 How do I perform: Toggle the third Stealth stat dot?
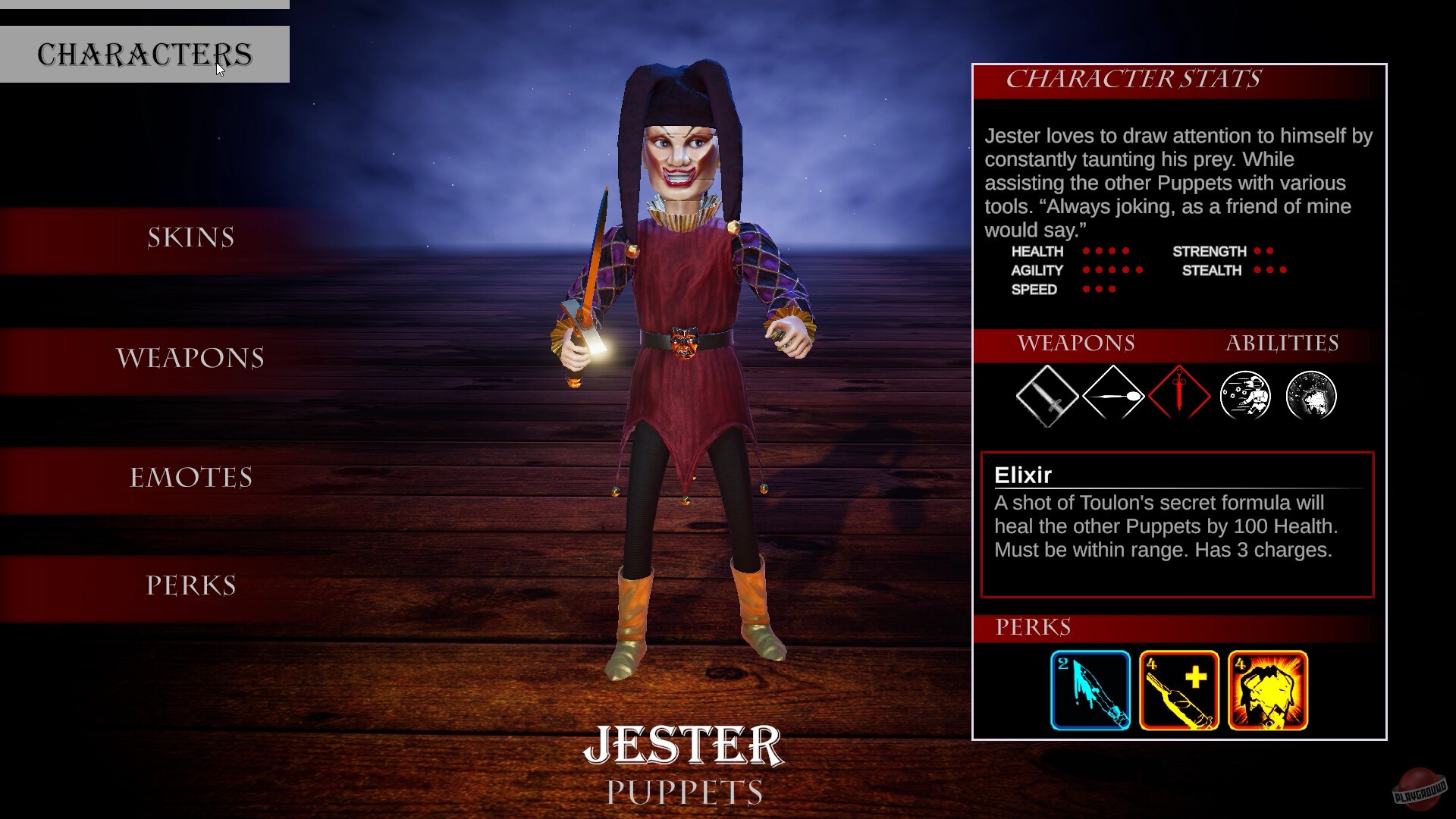click(1283, 271)
